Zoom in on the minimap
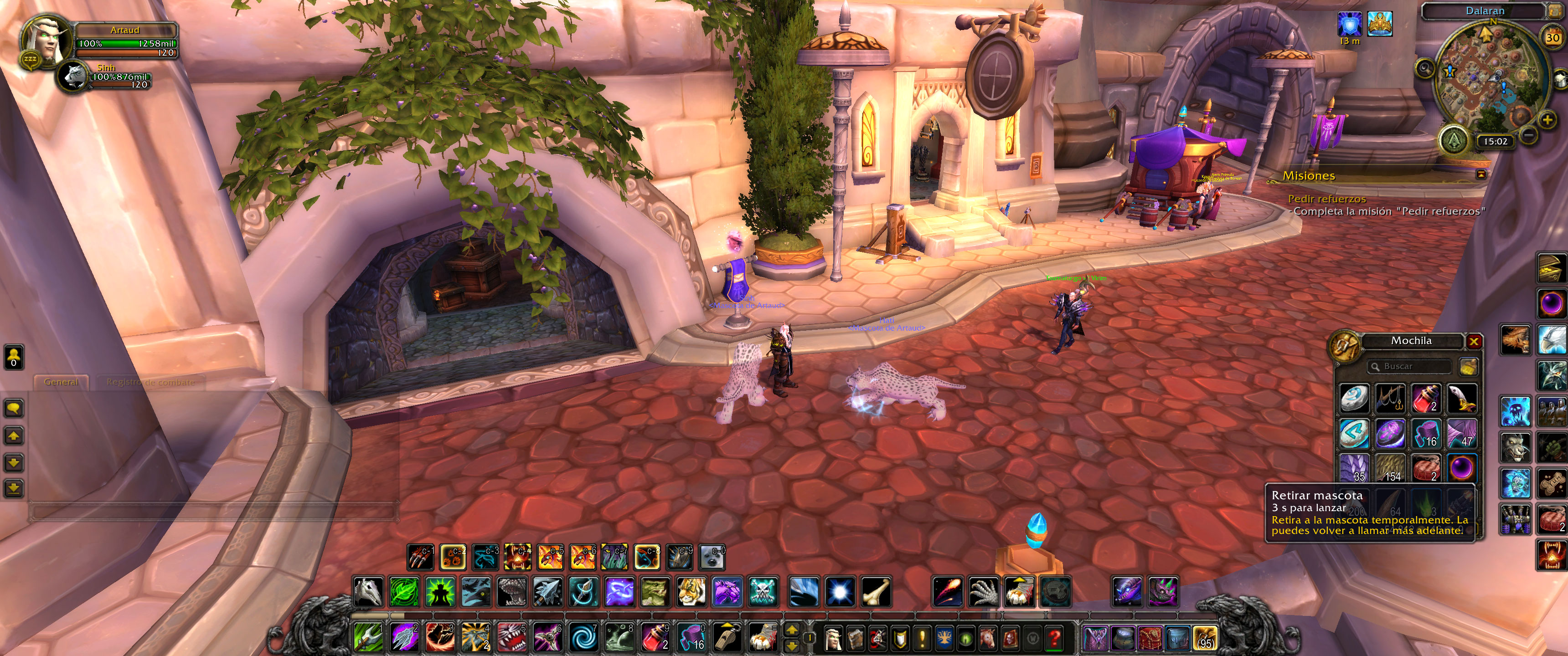 [1547, 120]
